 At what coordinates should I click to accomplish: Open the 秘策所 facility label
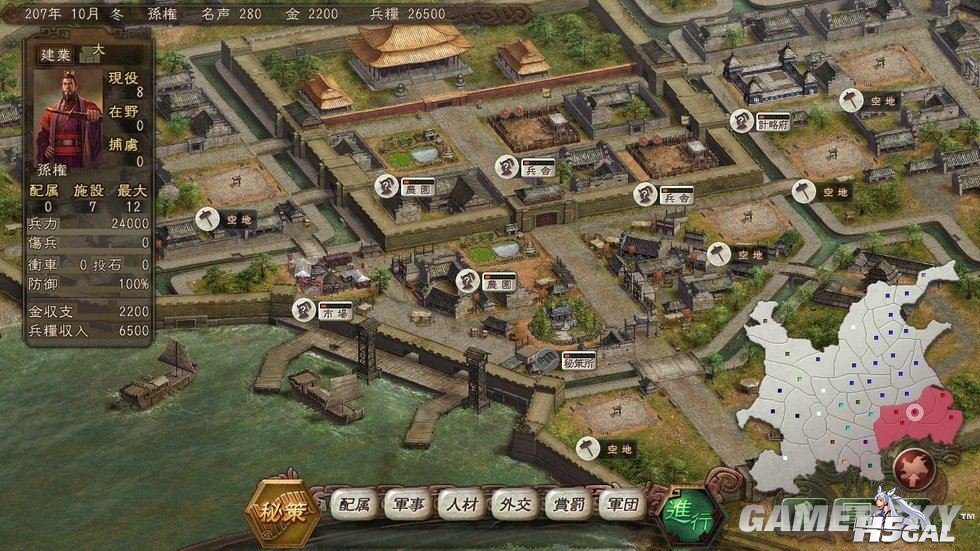coord(577,360)
